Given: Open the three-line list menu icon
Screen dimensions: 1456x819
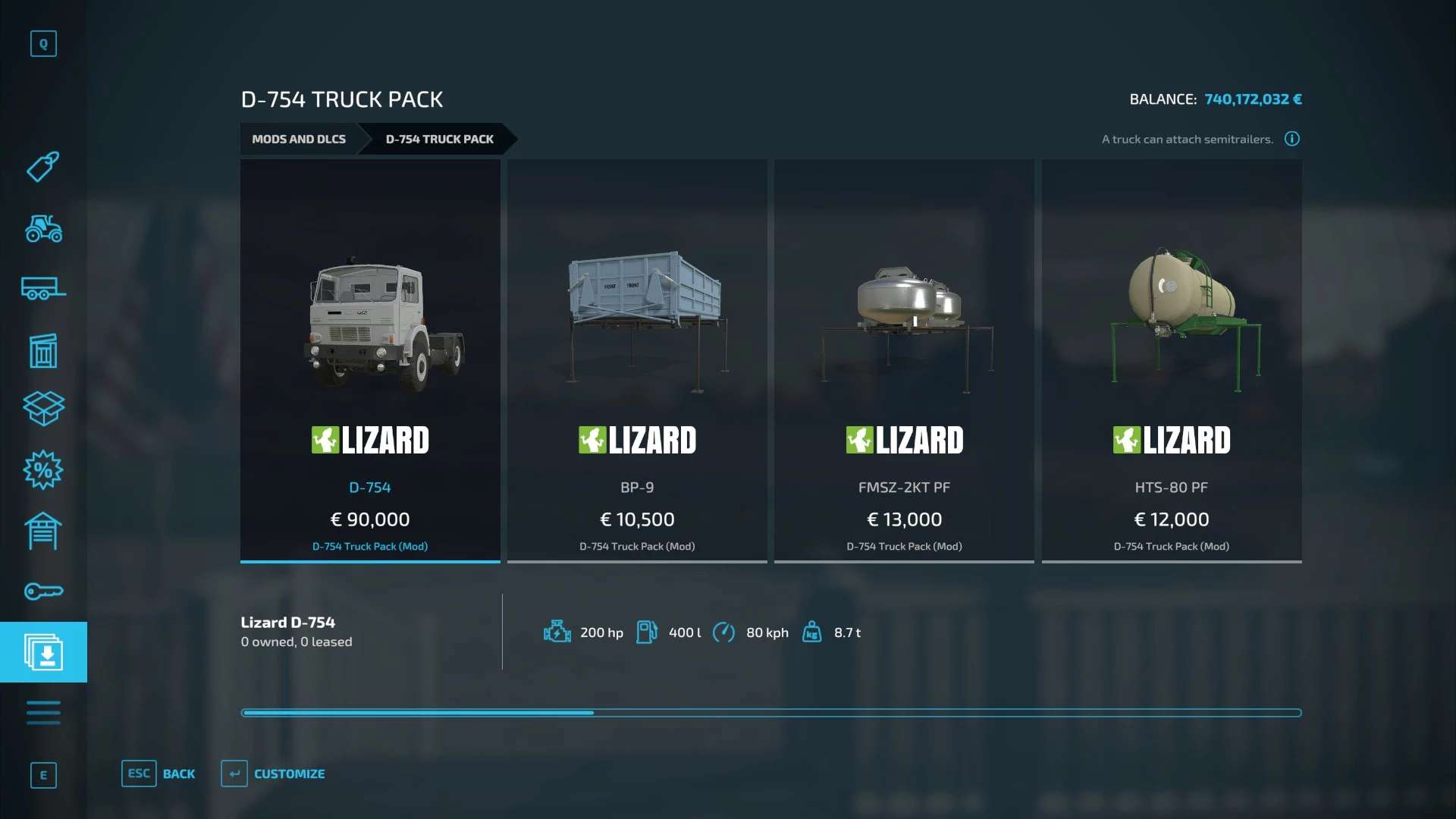Looking at the screenshot, I should [x=43, y=713].
